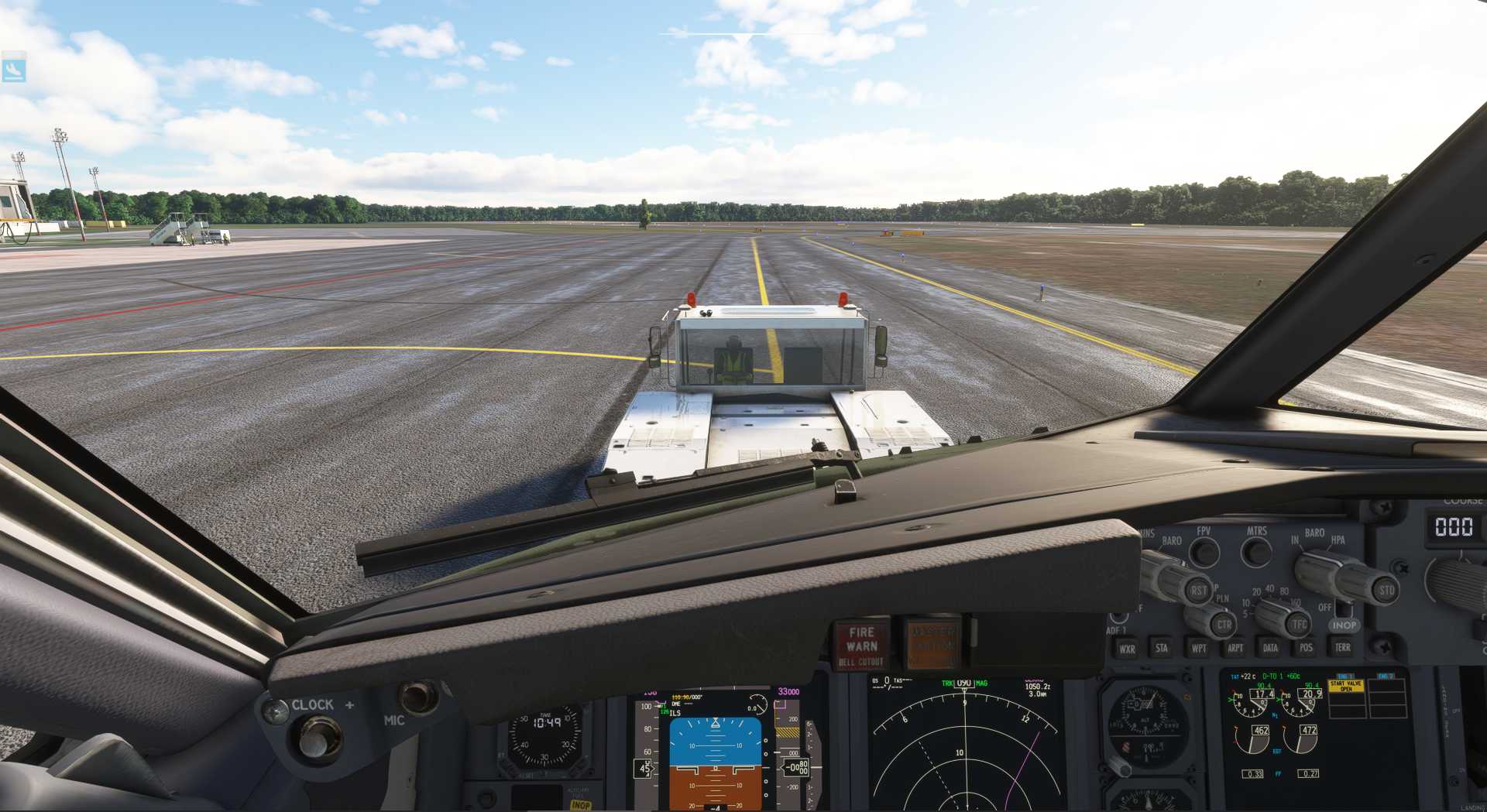Reset the MASTER CAUTION light
The image size is (1487, 812).
[932, 642]
